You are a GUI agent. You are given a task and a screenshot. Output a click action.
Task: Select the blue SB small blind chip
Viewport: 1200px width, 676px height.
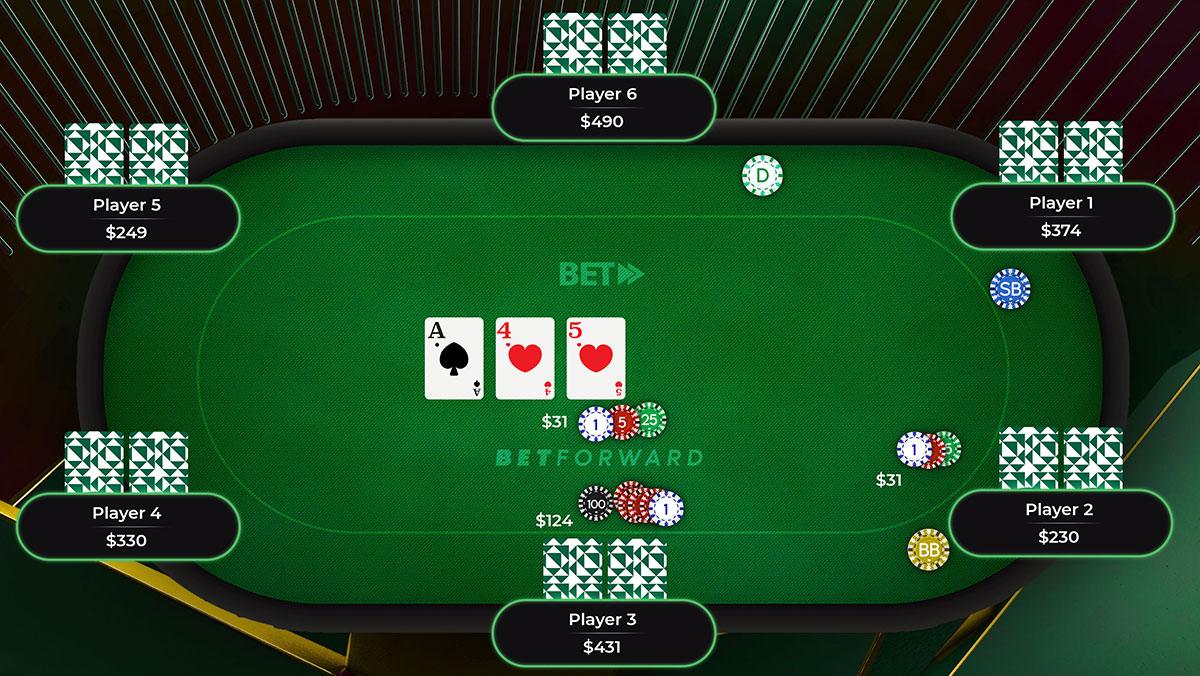tap(1009, 289)
